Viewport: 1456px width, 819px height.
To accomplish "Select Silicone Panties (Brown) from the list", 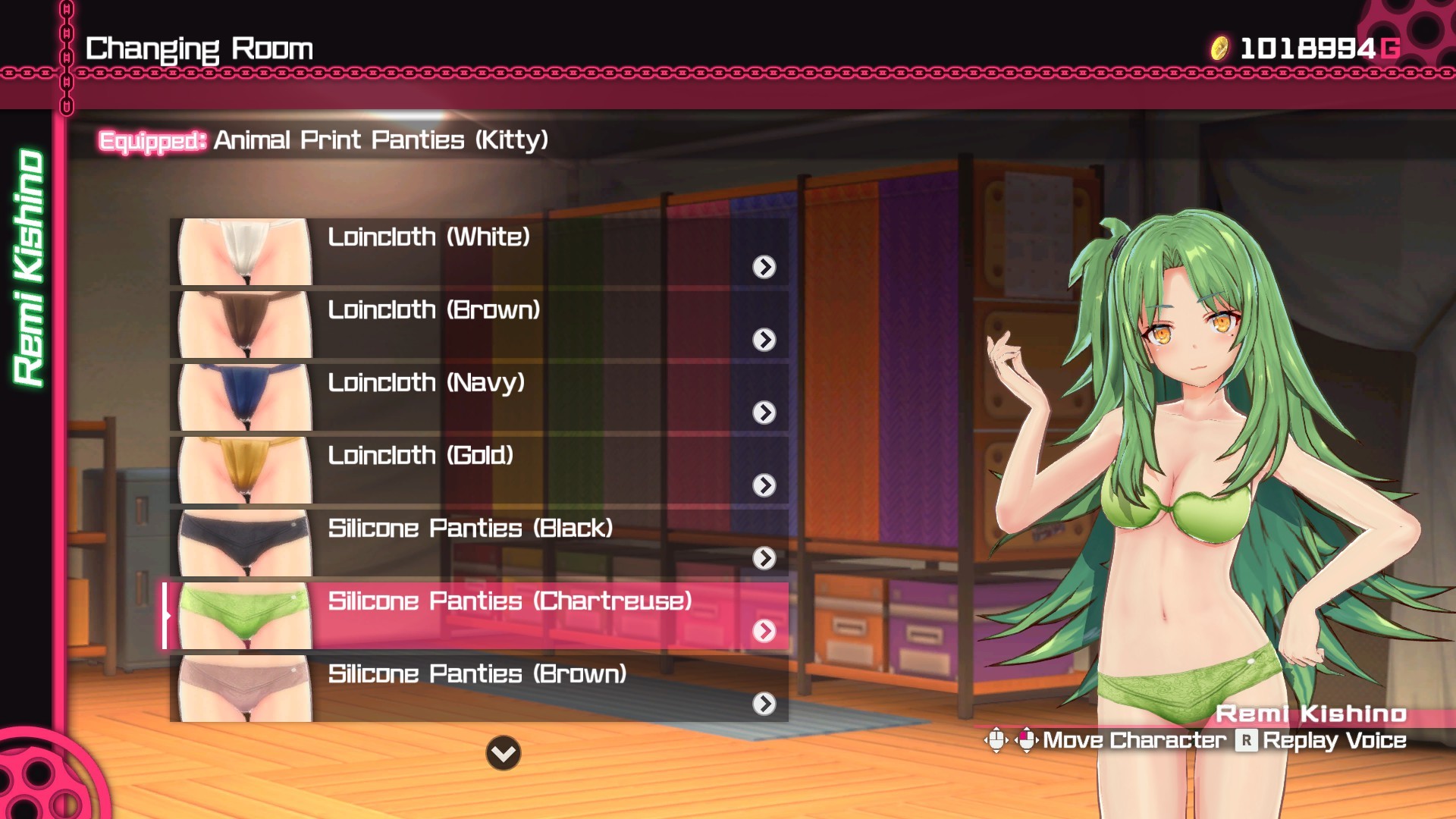I will point(478,675).
